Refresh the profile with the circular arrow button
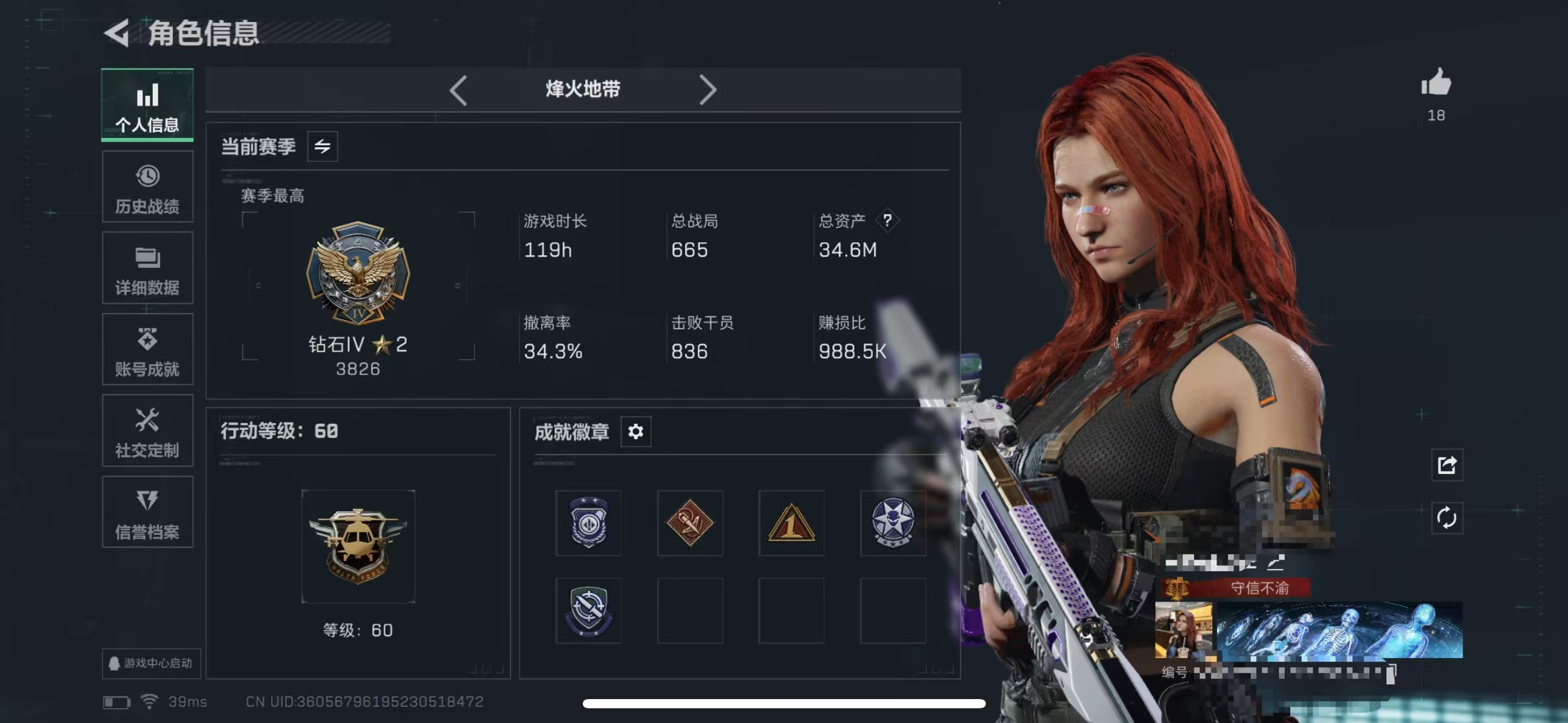The image size is (1568, 723). click(x=1447, y=518)
